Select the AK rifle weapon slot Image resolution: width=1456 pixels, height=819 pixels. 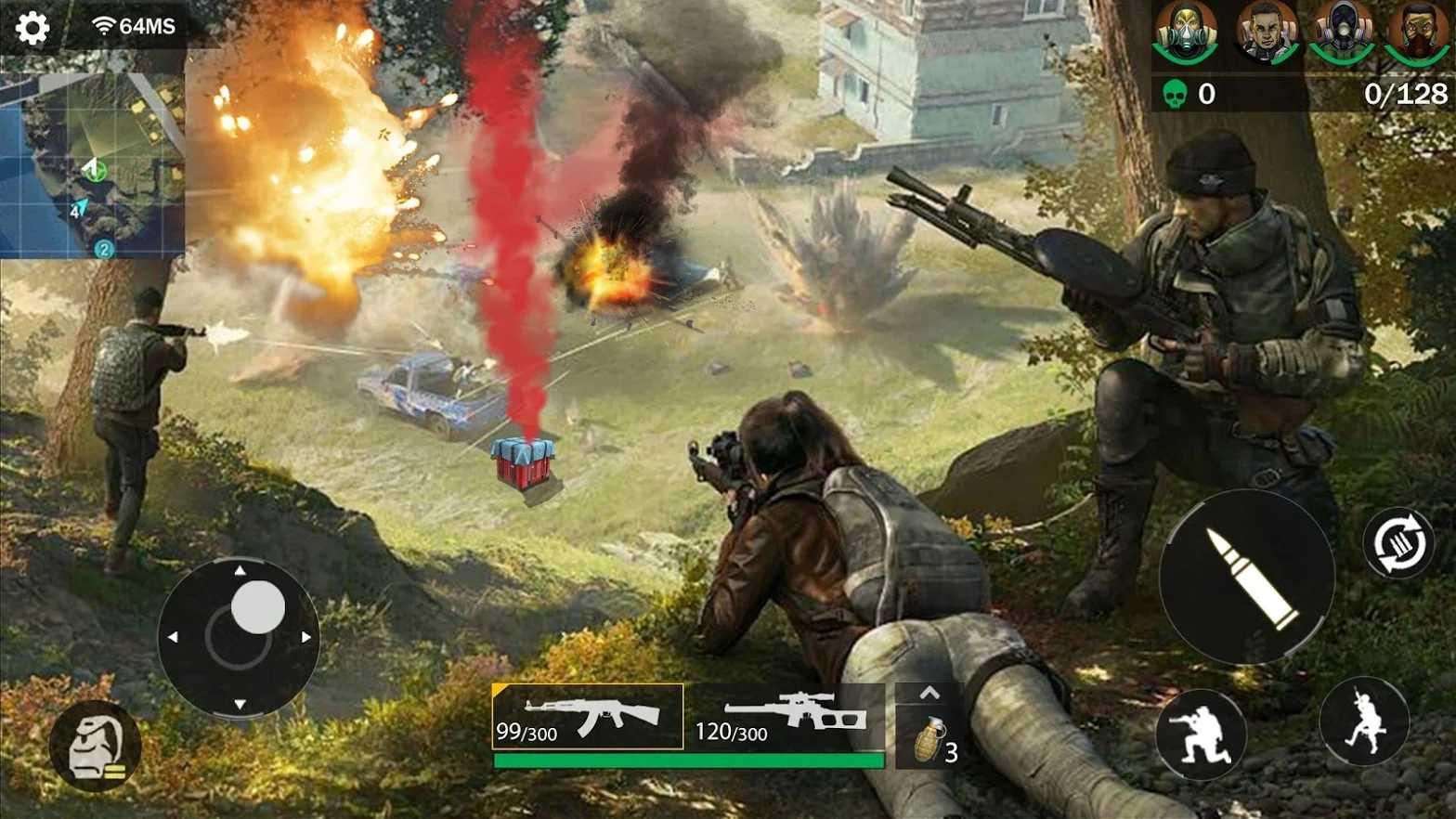[587, 722]
